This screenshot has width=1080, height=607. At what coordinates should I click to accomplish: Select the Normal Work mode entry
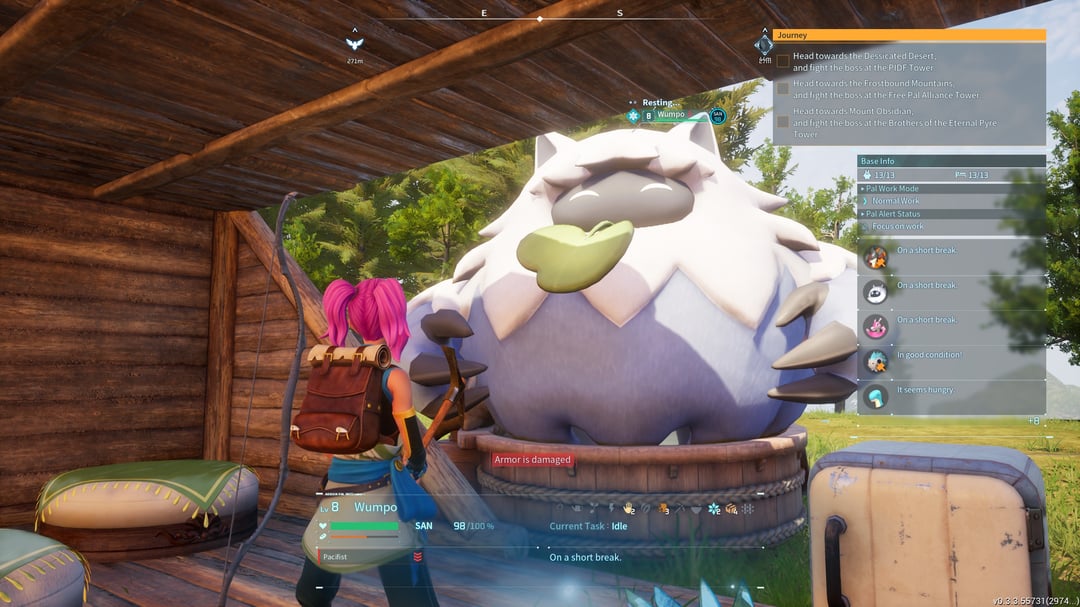tap(895, 201)
